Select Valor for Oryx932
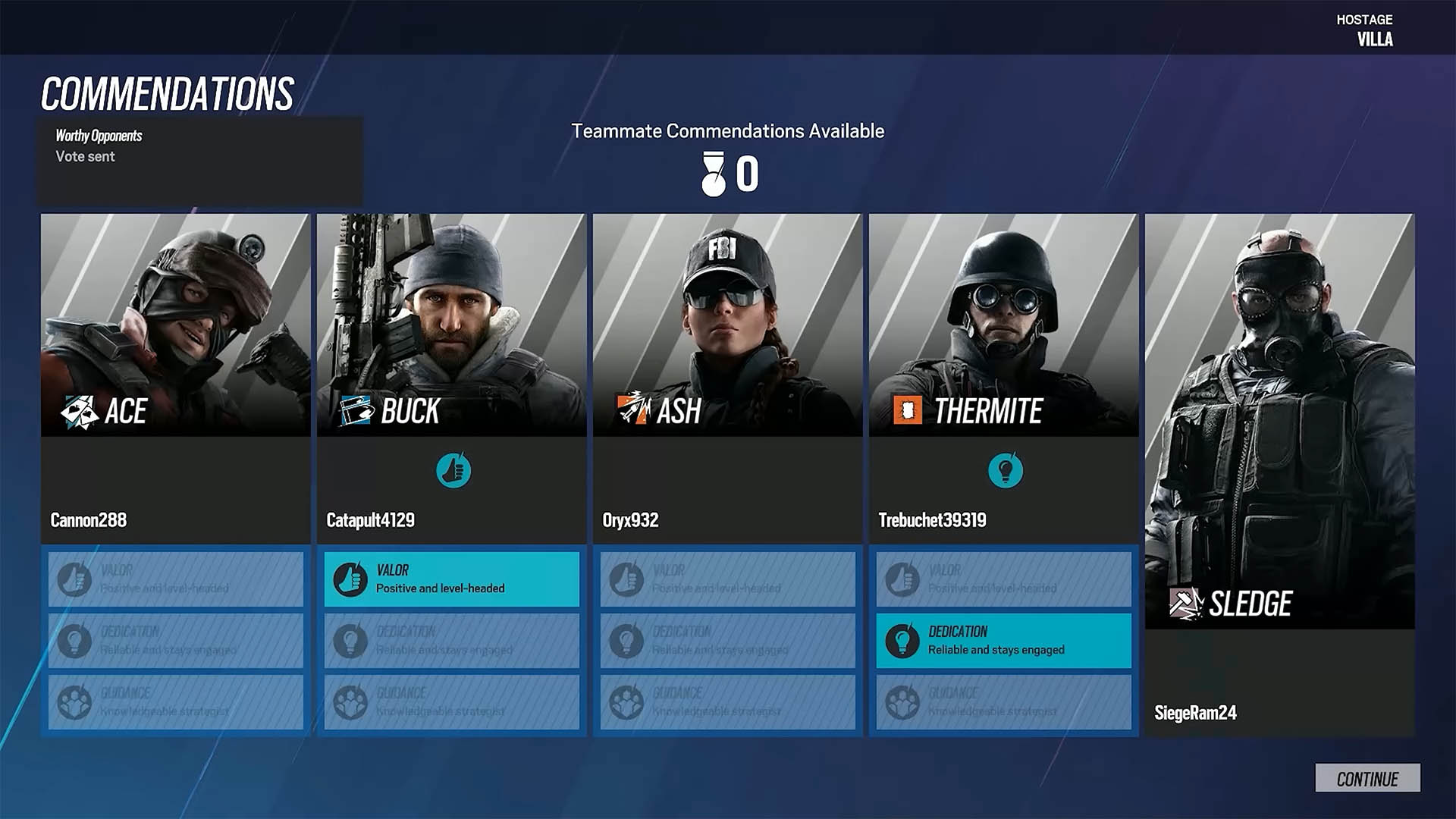 pyautogui.click(x=727, y=579)
